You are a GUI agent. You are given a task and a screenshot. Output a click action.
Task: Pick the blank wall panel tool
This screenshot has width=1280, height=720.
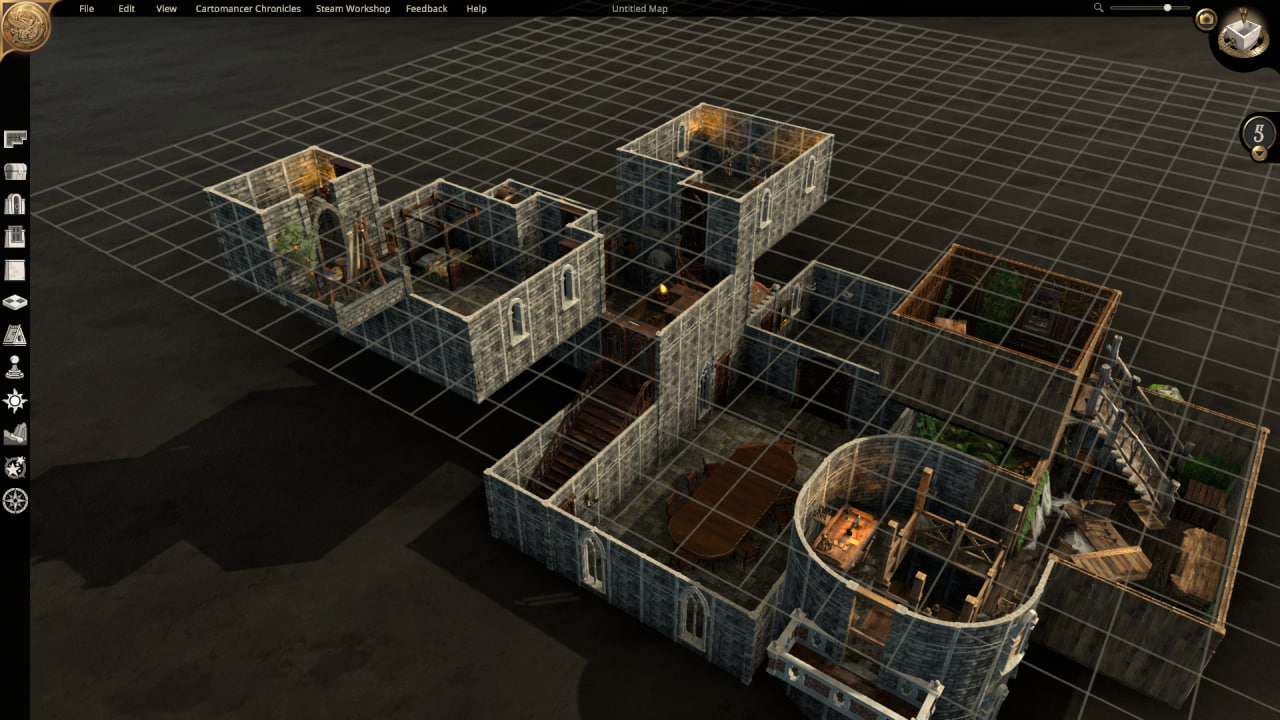(15, 270)
